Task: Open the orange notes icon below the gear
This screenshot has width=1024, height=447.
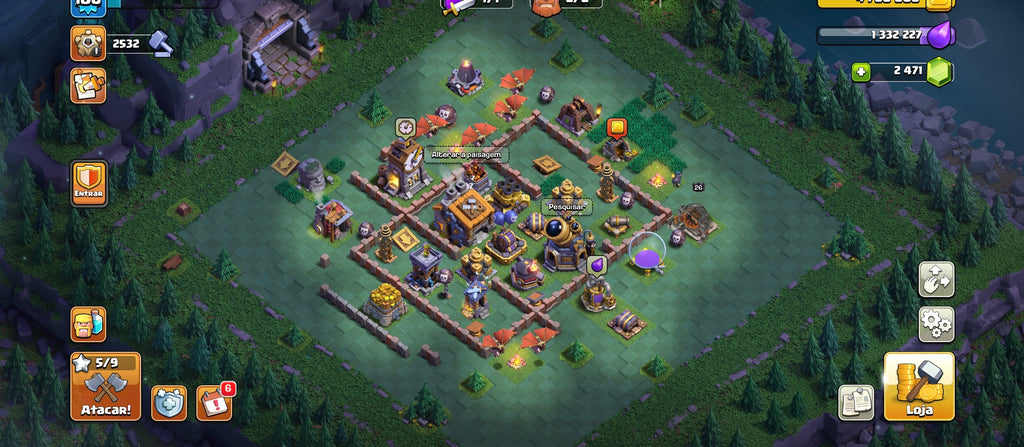Action: coord(88,85)
